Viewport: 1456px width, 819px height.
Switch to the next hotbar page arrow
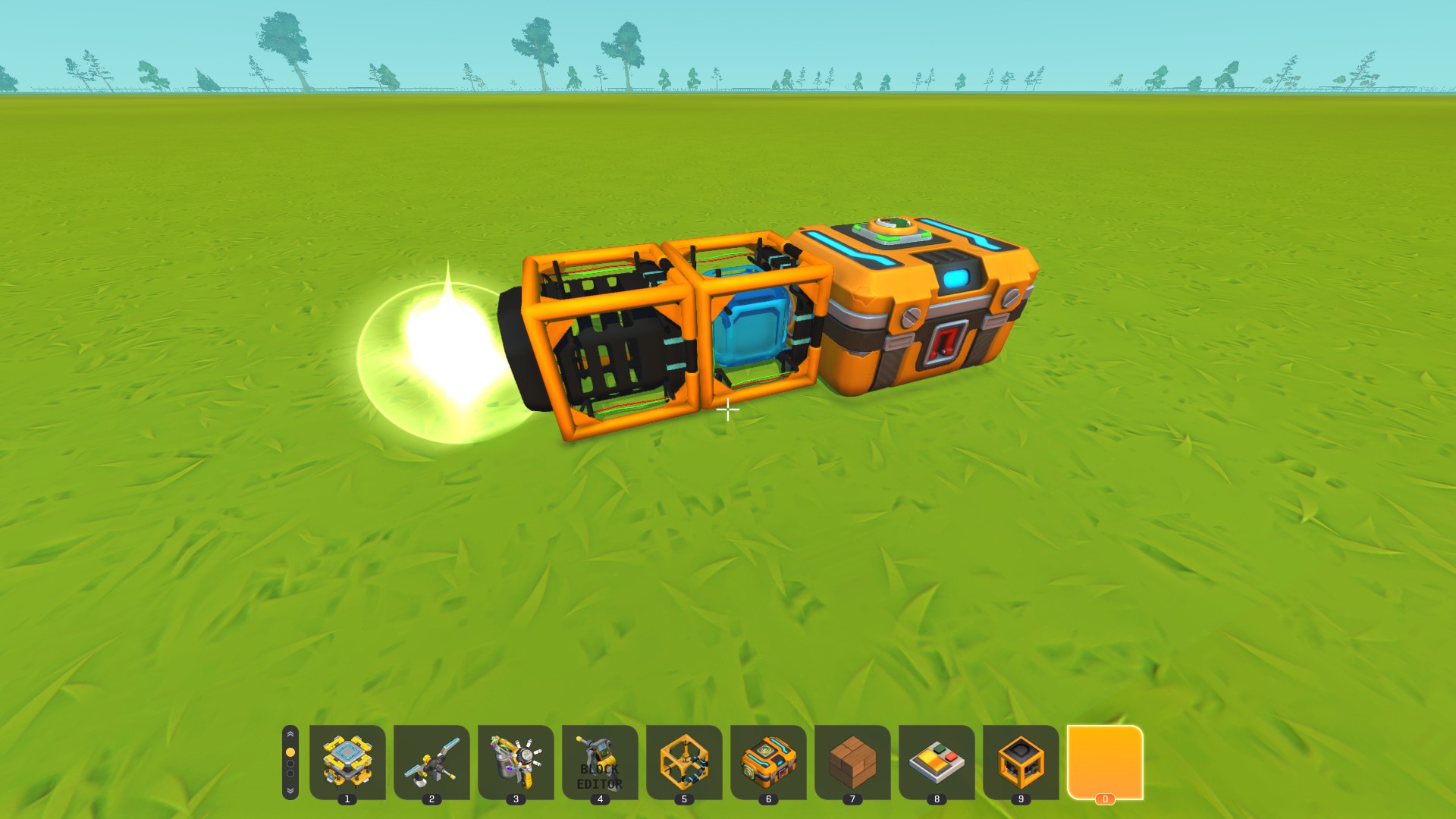coord(290,790)
